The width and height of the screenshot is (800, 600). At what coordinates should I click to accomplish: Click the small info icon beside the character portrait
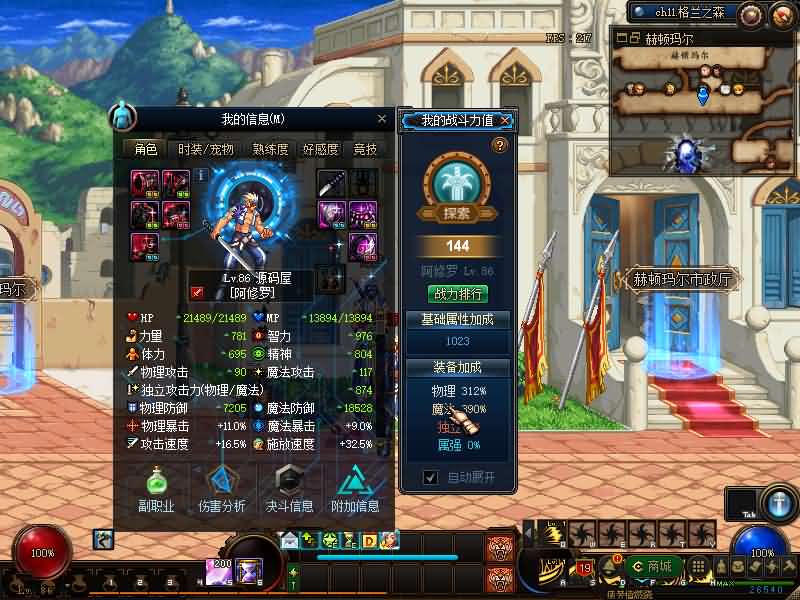tap(202, 174)
